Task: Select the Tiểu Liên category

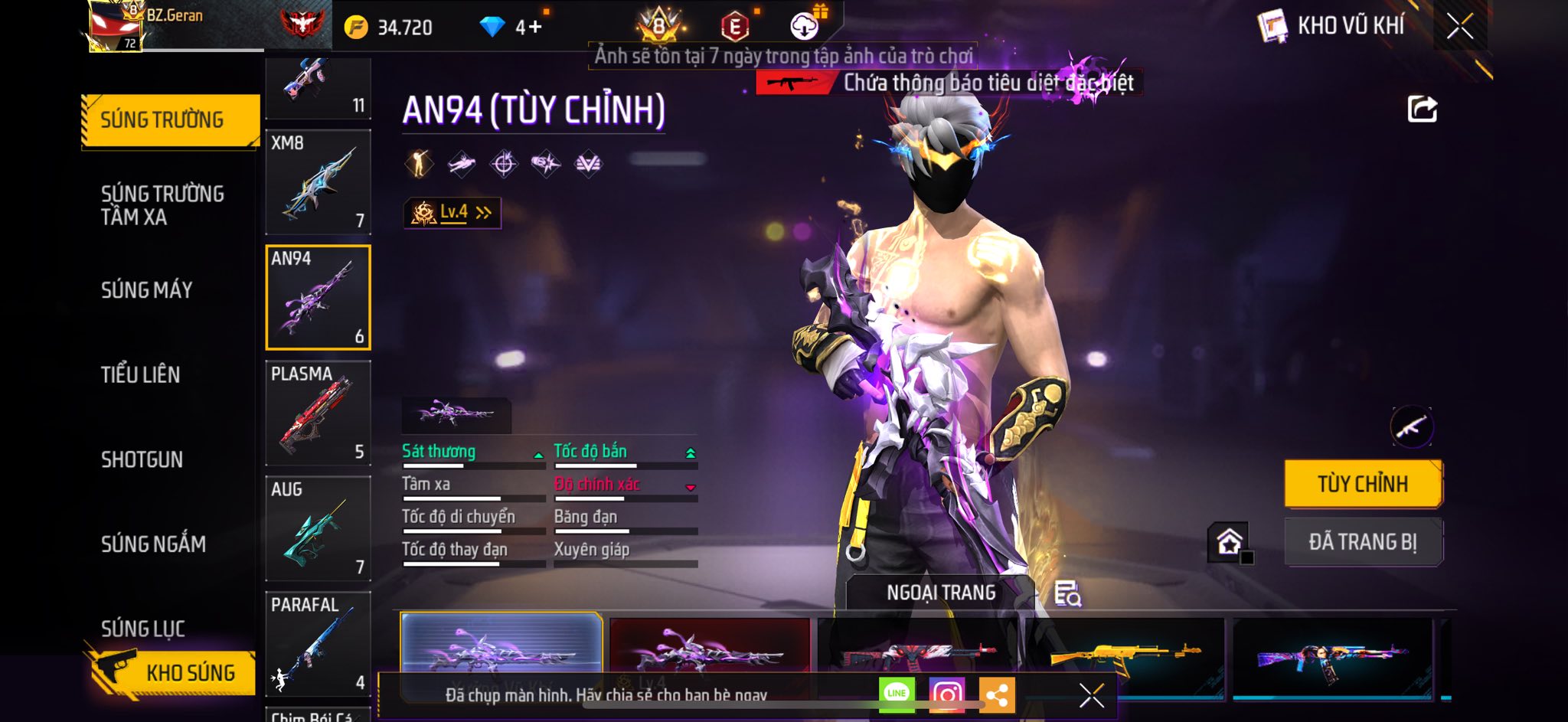Action: [x=141, y=374]
